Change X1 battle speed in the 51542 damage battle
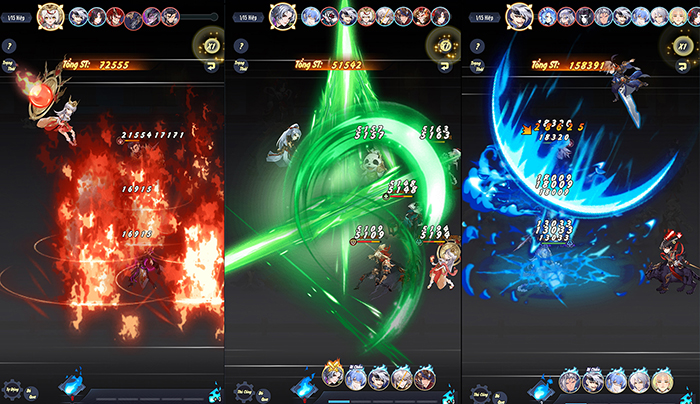700x404 pixels. (x=444, y=46)
